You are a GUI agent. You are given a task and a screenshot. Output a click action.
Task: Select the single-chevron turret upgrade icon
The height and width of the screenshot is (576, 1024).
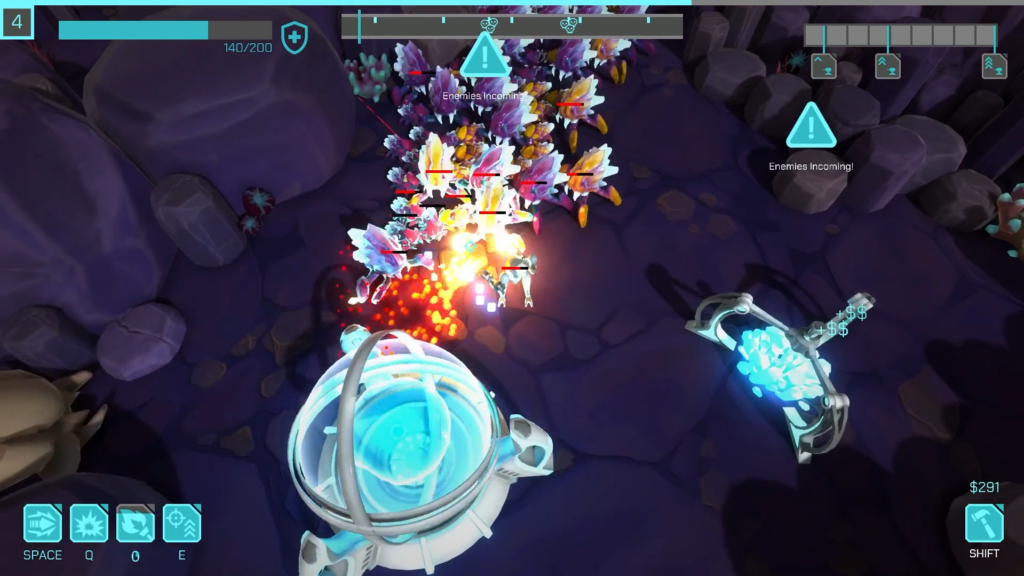(x=824, y=66)
